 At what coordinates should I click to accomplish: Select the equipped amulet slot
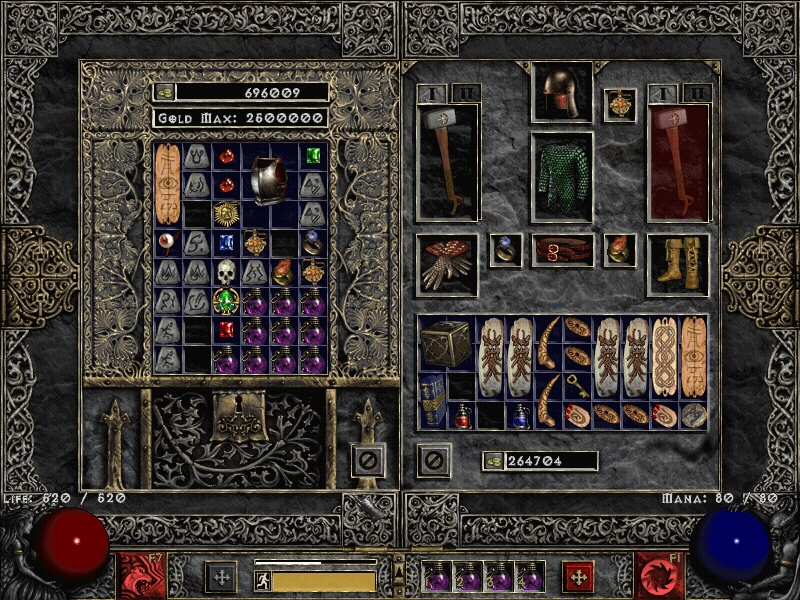pos(619,105)
